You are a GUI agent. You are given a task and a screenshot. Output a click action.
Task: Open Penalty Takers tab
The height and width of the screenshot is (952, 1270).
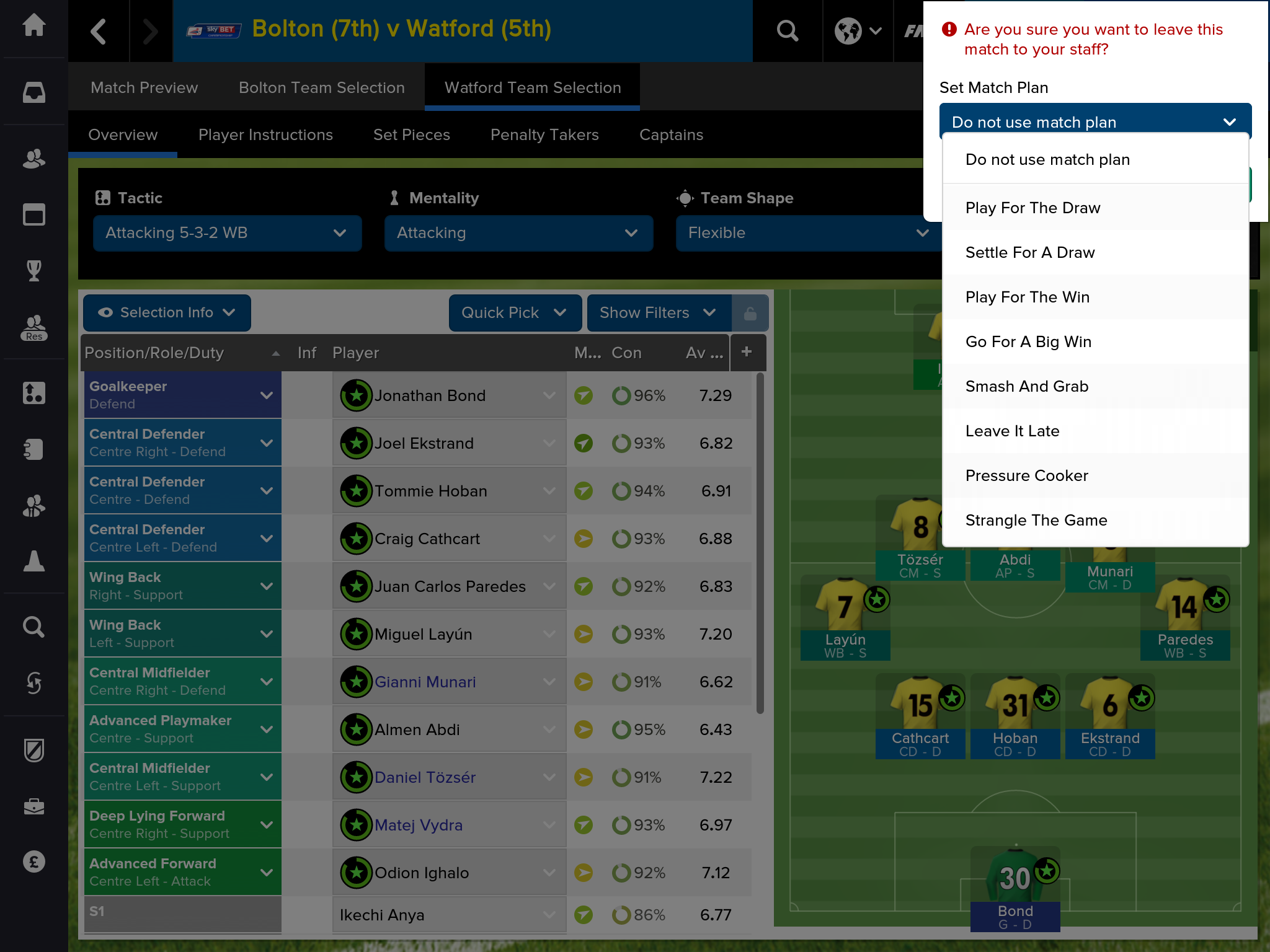click(x=544, y=134)
